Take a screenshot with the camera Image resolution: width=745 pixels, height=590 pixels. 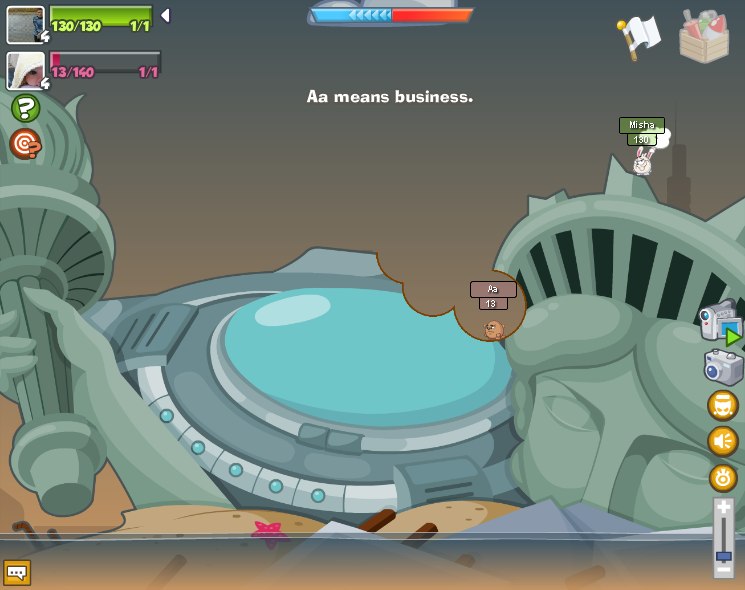click(722, 367)
